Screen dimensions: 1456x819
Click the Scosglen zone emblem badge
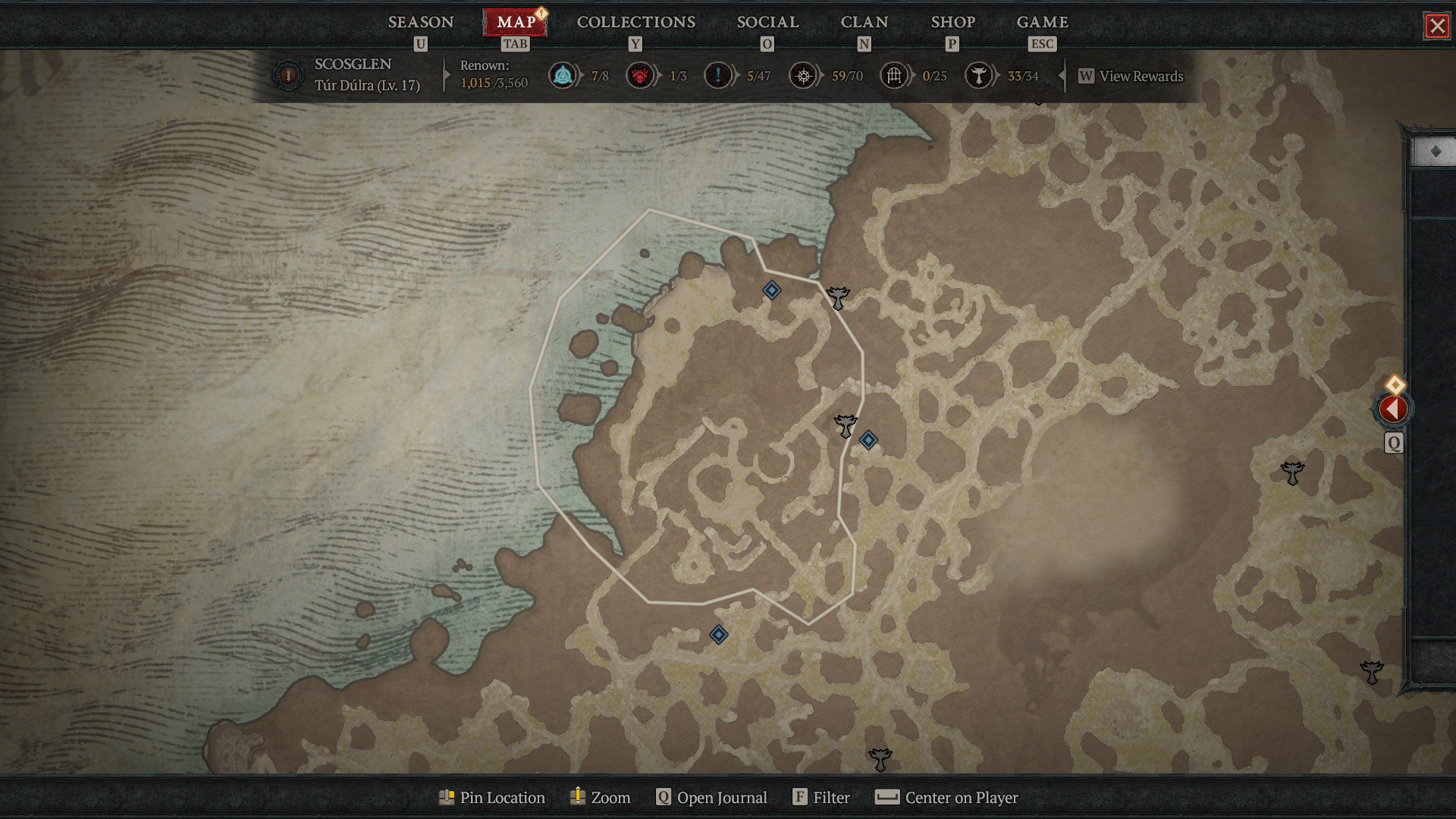coord(288,74)
